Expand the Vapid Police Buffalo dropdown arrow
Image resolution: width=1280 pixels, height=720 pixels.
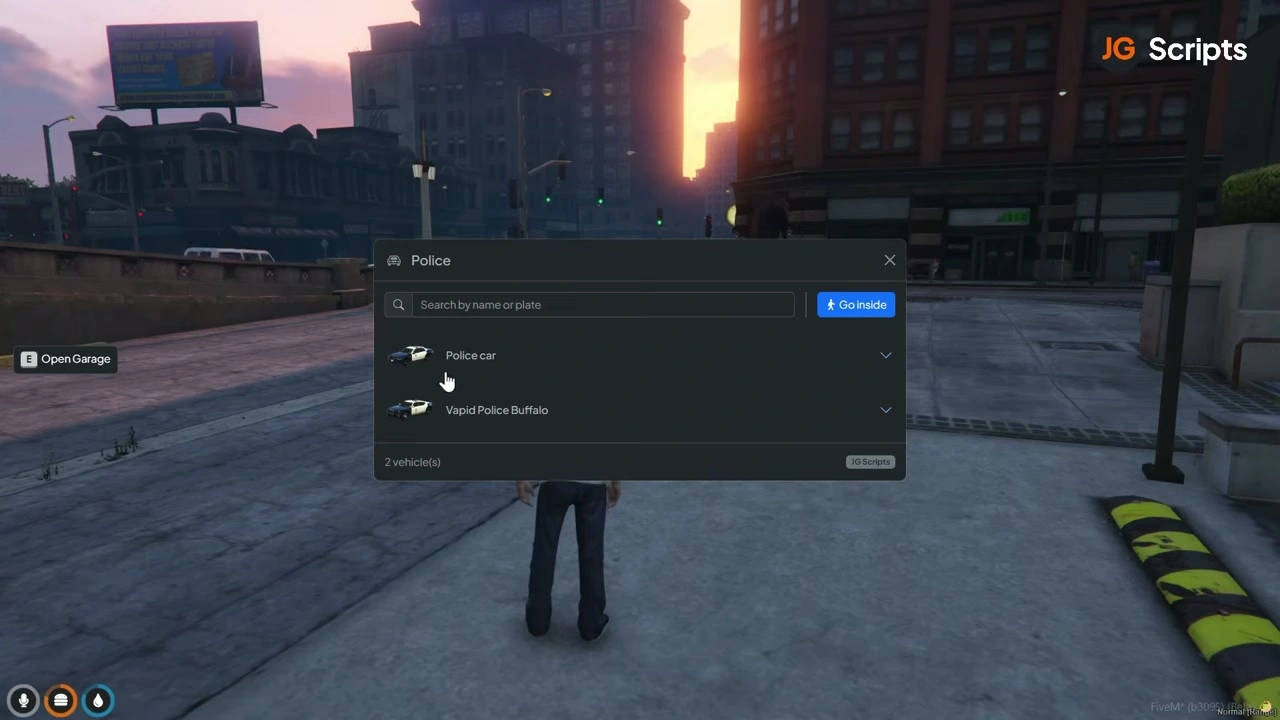tap(885, 410)
